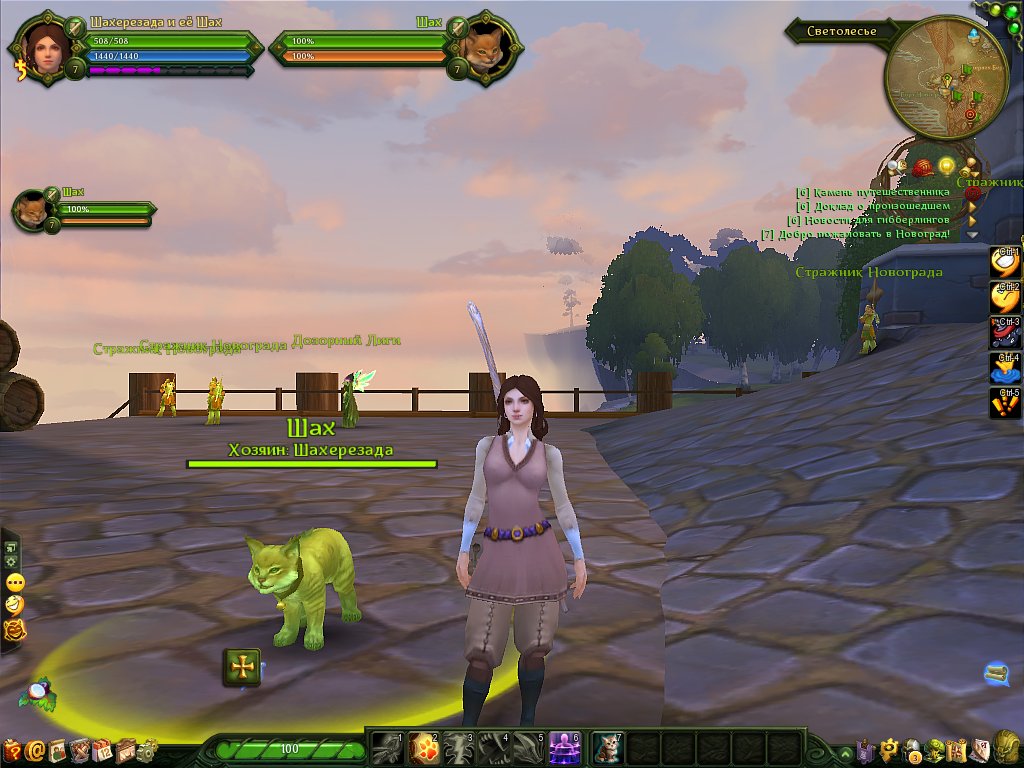Image resolution: width=1024 pixels, height=768 pixels.
Task: Click the Ctrl-4 blue hat icon
Action: [x=1005, y=368]
